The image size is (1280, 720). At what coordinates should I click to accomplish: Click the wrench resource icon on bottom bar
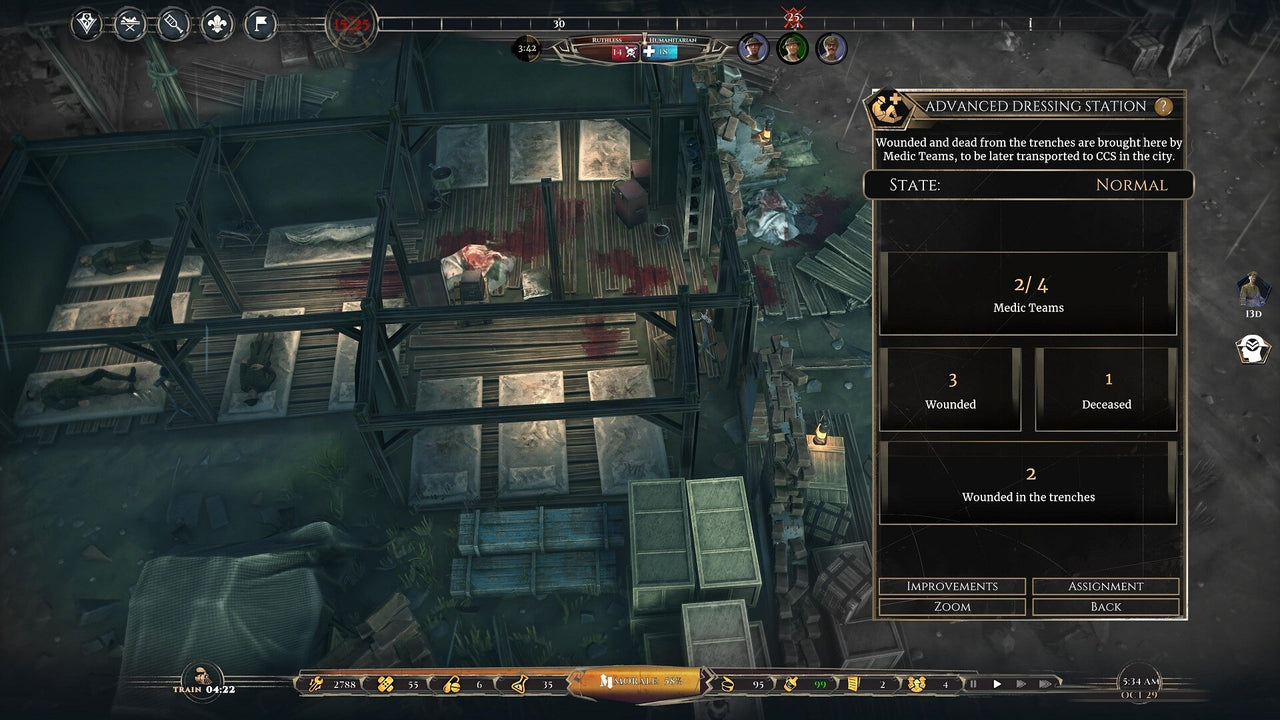click(318, 684)
